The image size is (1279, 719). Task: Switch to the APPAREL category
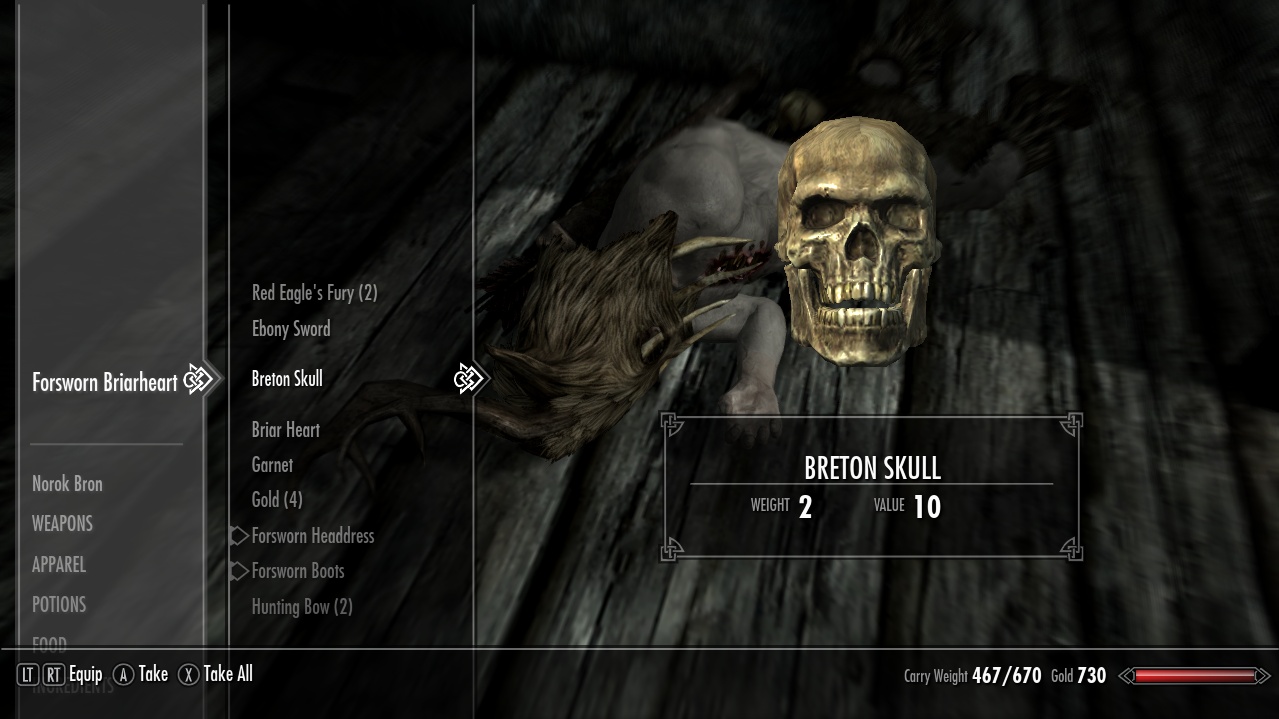[59, 565]
